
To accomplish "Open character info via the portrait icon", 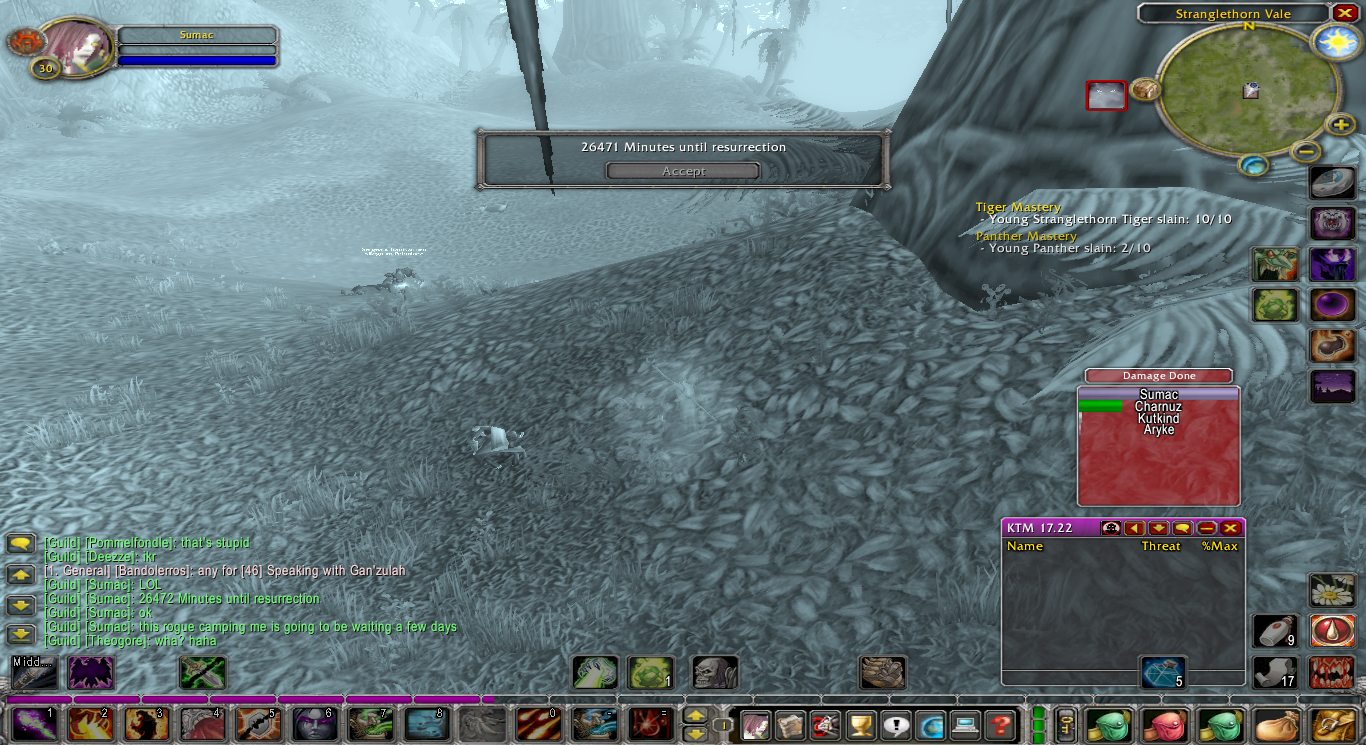I will (x=756, y=725).
